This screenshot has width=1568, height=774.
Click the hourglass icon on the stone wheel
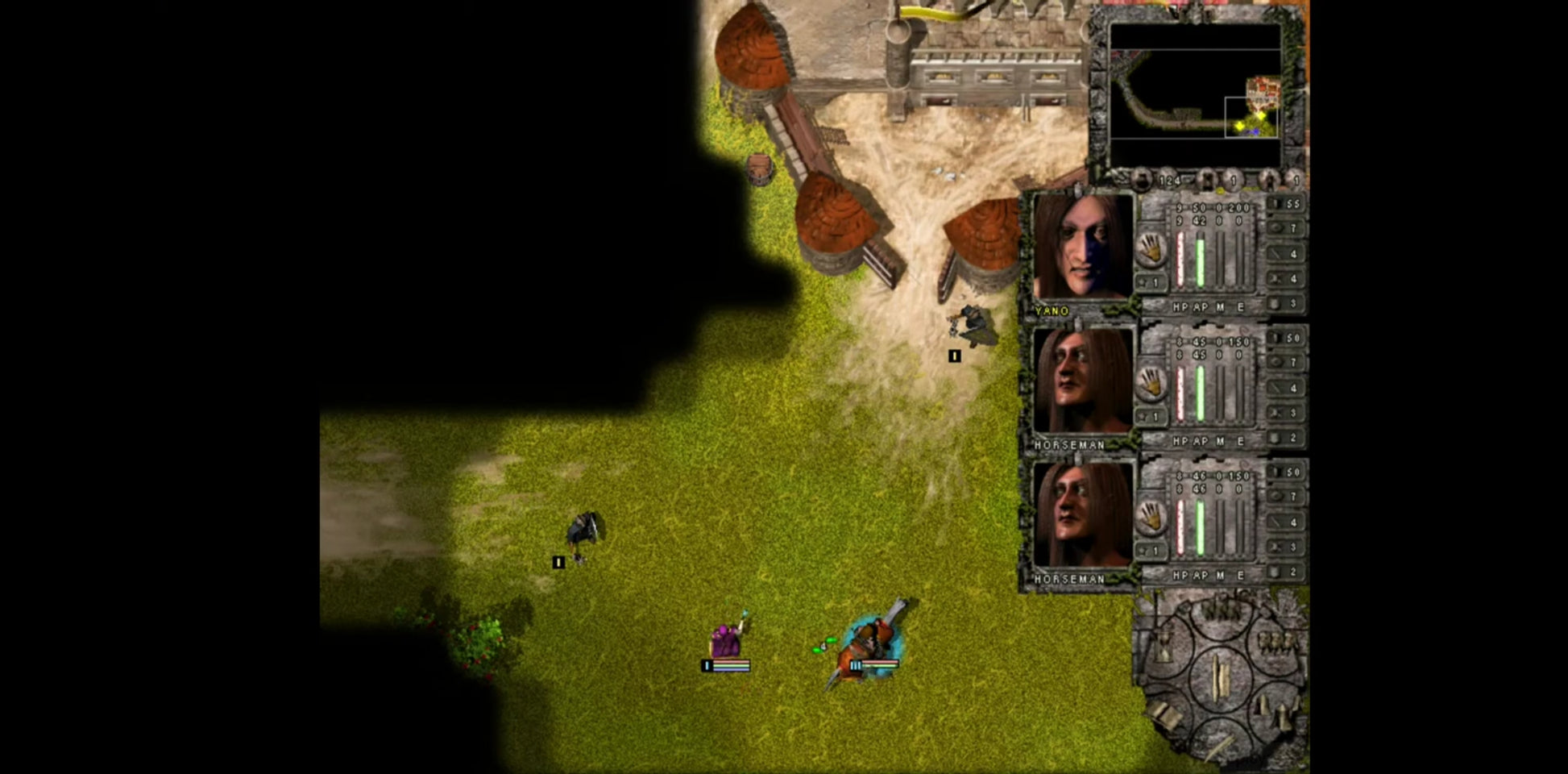click(x=1165, y=646)
